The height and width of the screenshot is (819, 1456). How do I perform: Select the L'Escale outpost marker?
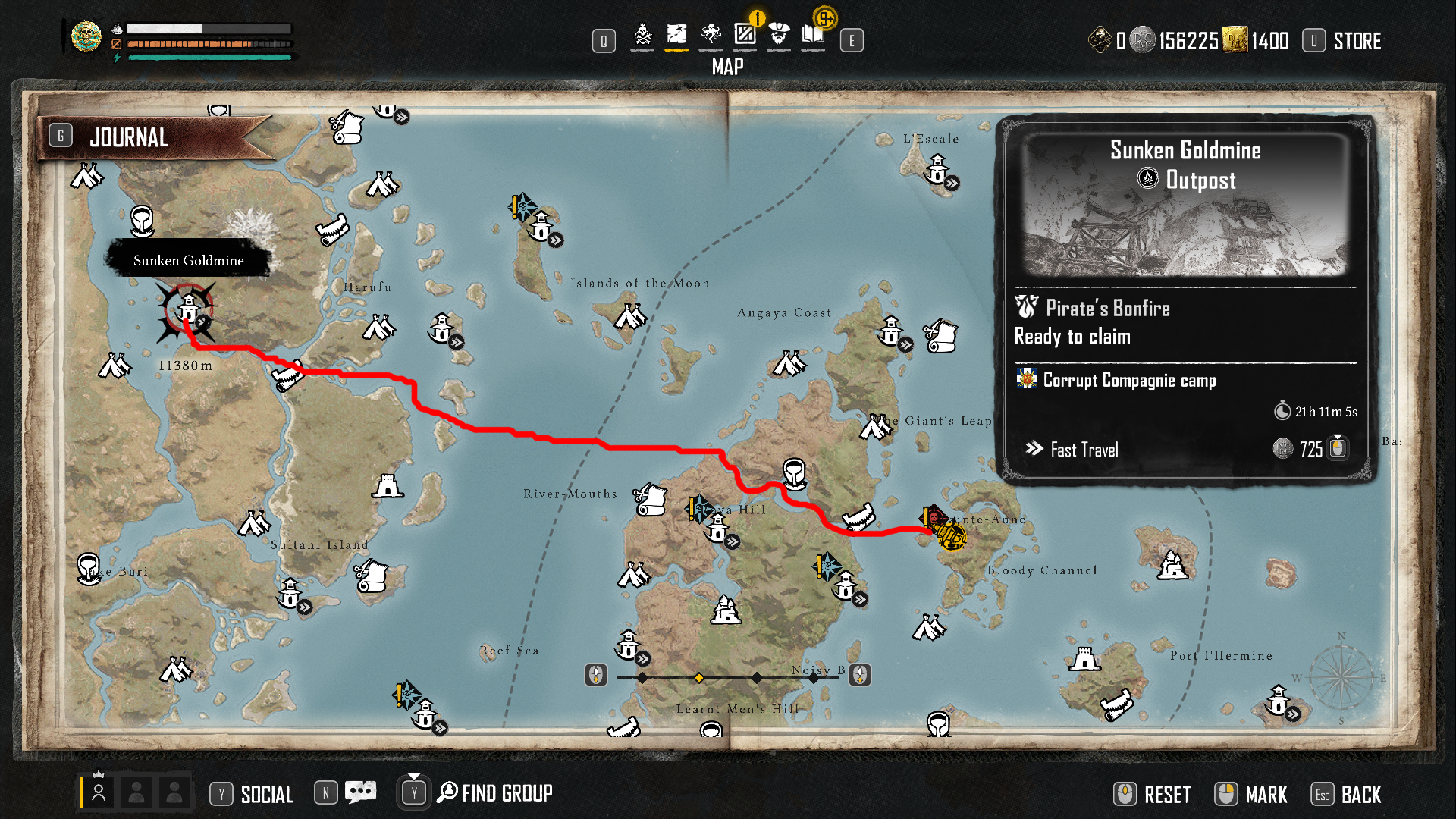tap(938, 169)
